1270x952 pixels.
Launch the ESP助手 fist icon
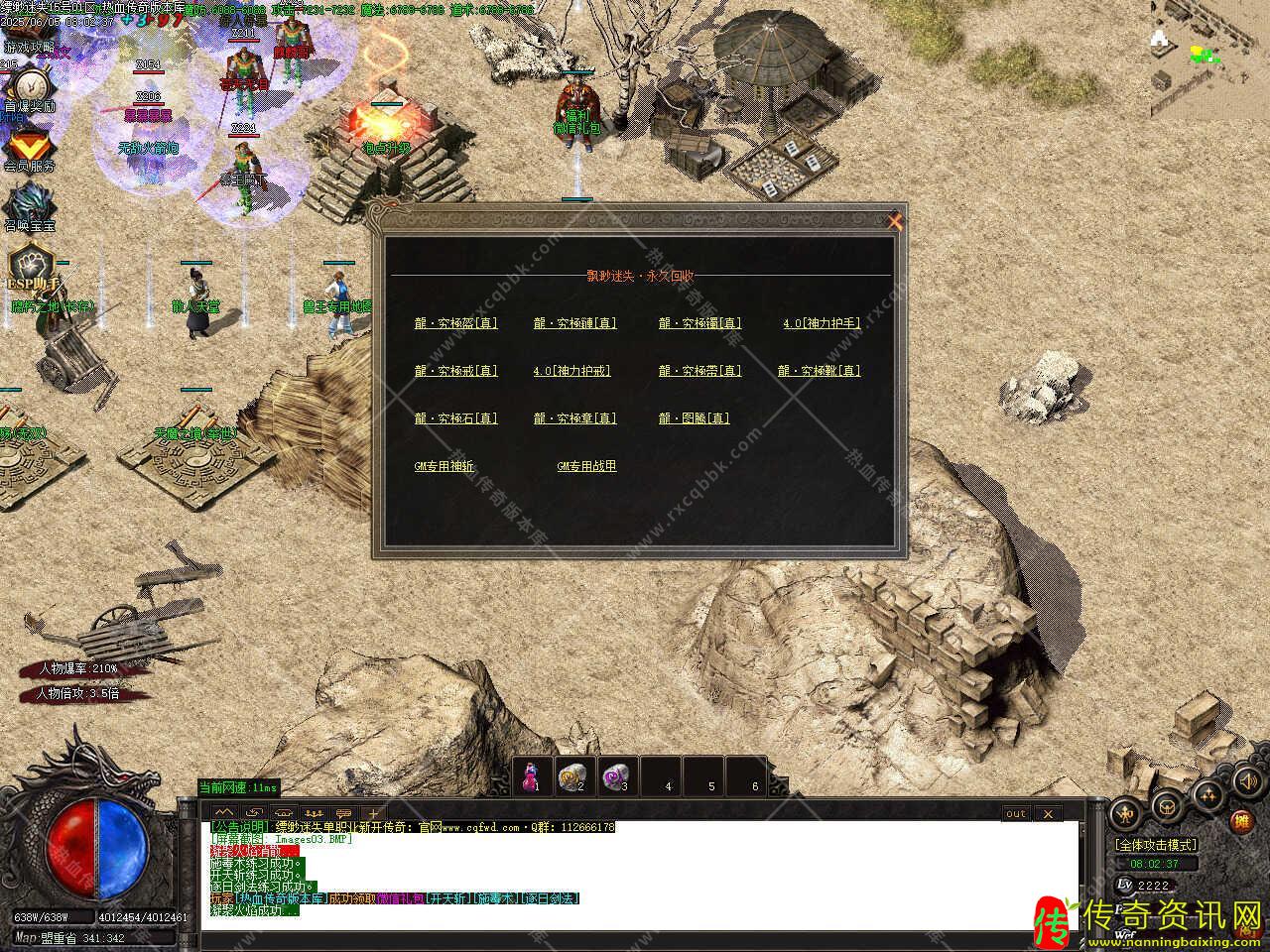pos(30,265)
